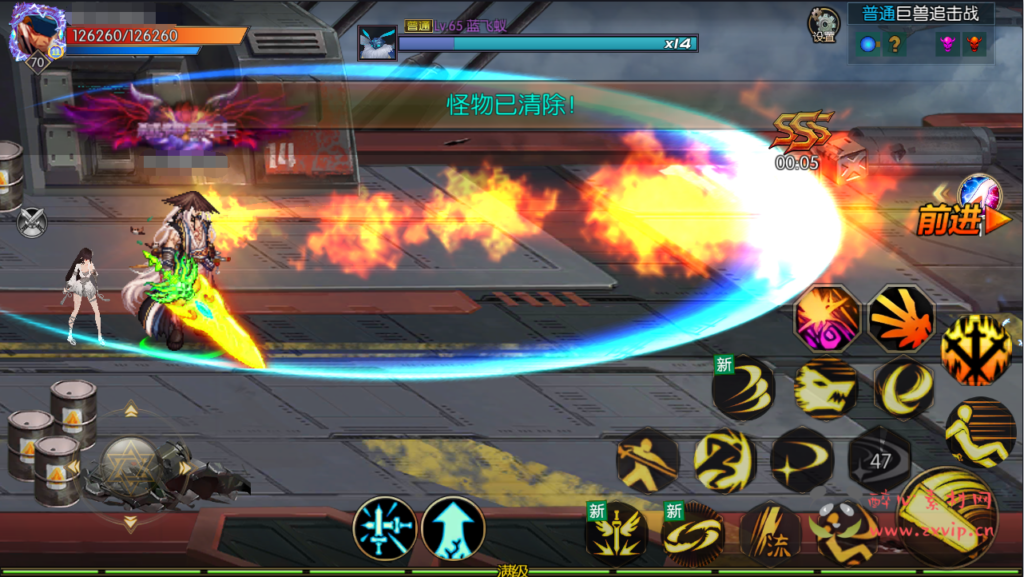Image resolution: width=1024 pixels, height=577 pixels.
Task: Tap the main basic attack button
Action: tap(947, 516)
